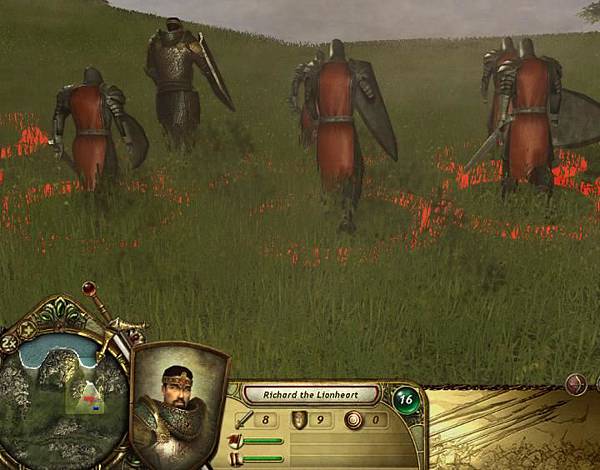Click the round red button at the panel's right edge

pyautogui.click(x=576, y=383)
